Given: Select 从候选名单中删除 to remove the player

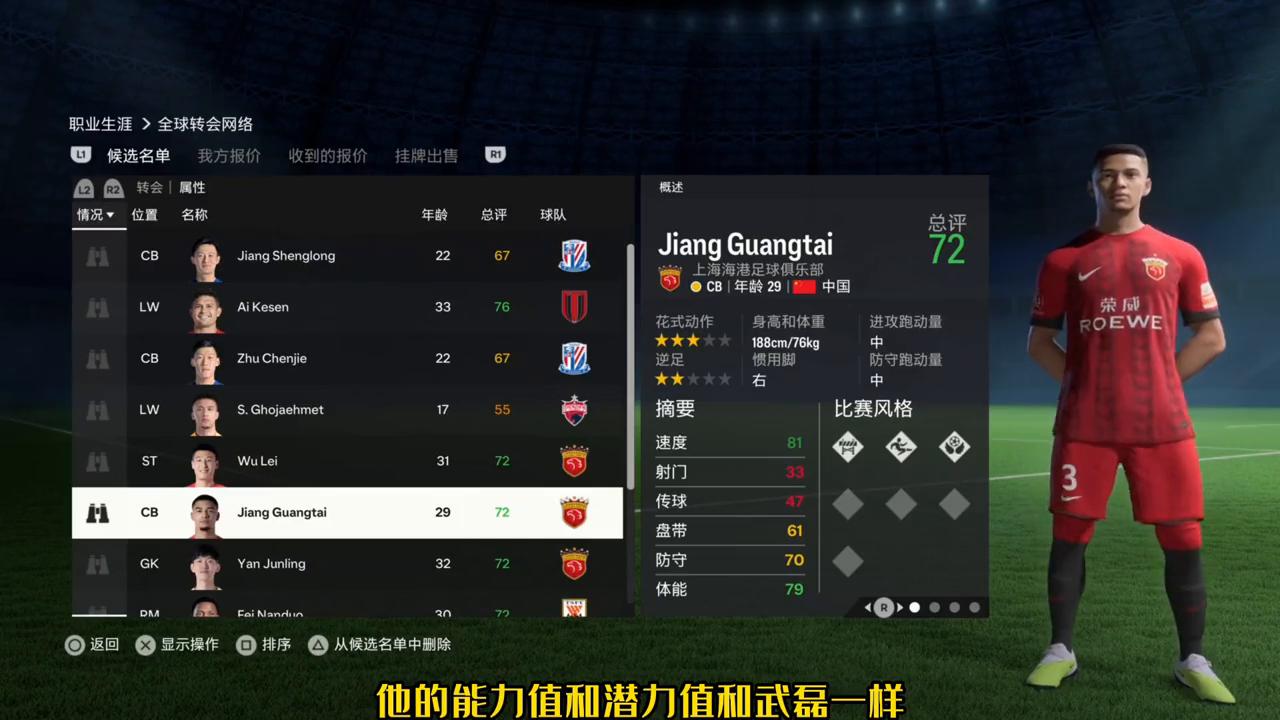Looking at the screenshot, I should [392, 645].
